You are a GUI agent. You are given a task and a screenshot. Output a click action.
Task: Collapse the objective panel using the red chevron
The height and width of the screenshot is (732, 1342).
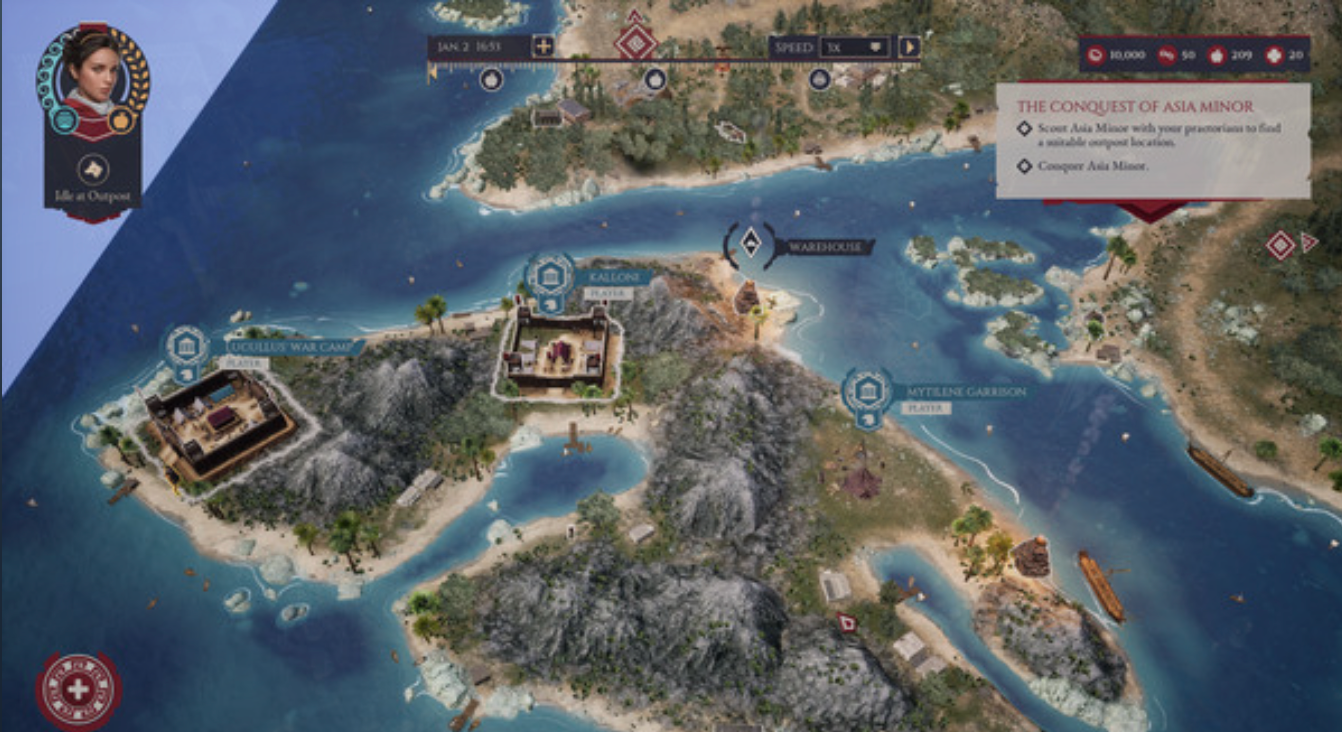1152,210
